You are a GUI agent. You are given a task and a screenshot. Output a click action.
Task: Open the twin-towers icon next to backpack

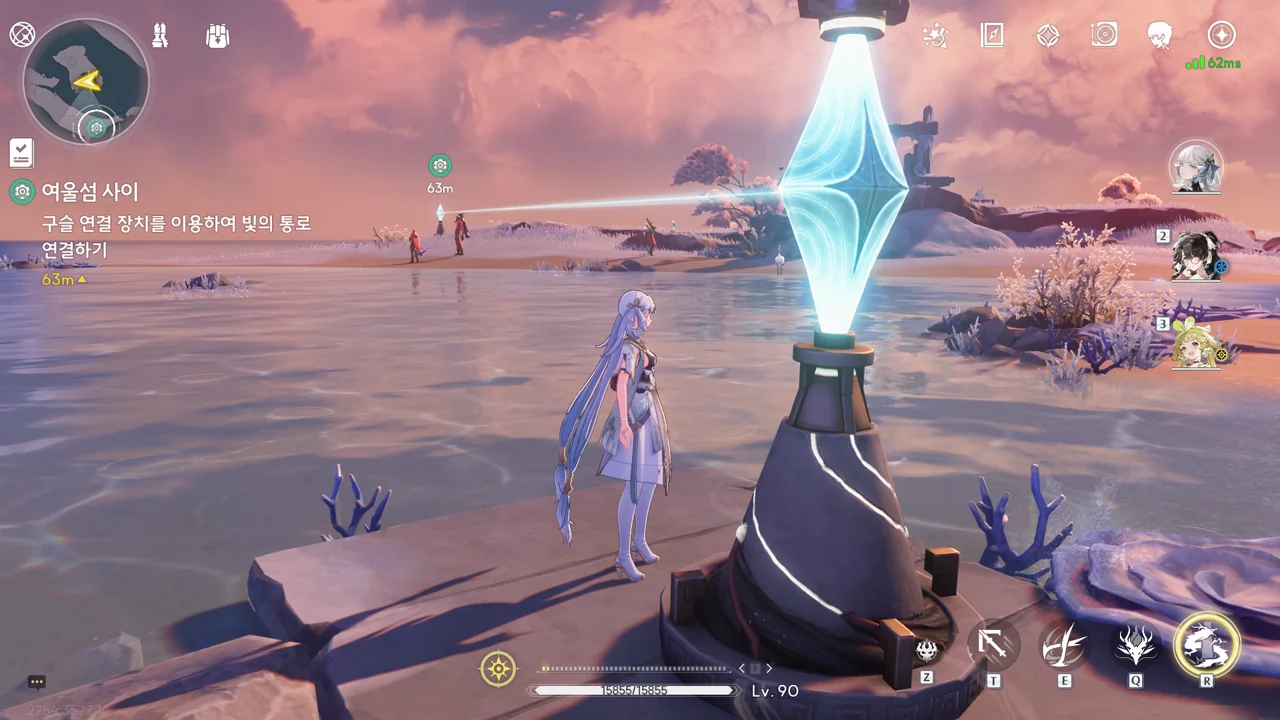[159, 35]
